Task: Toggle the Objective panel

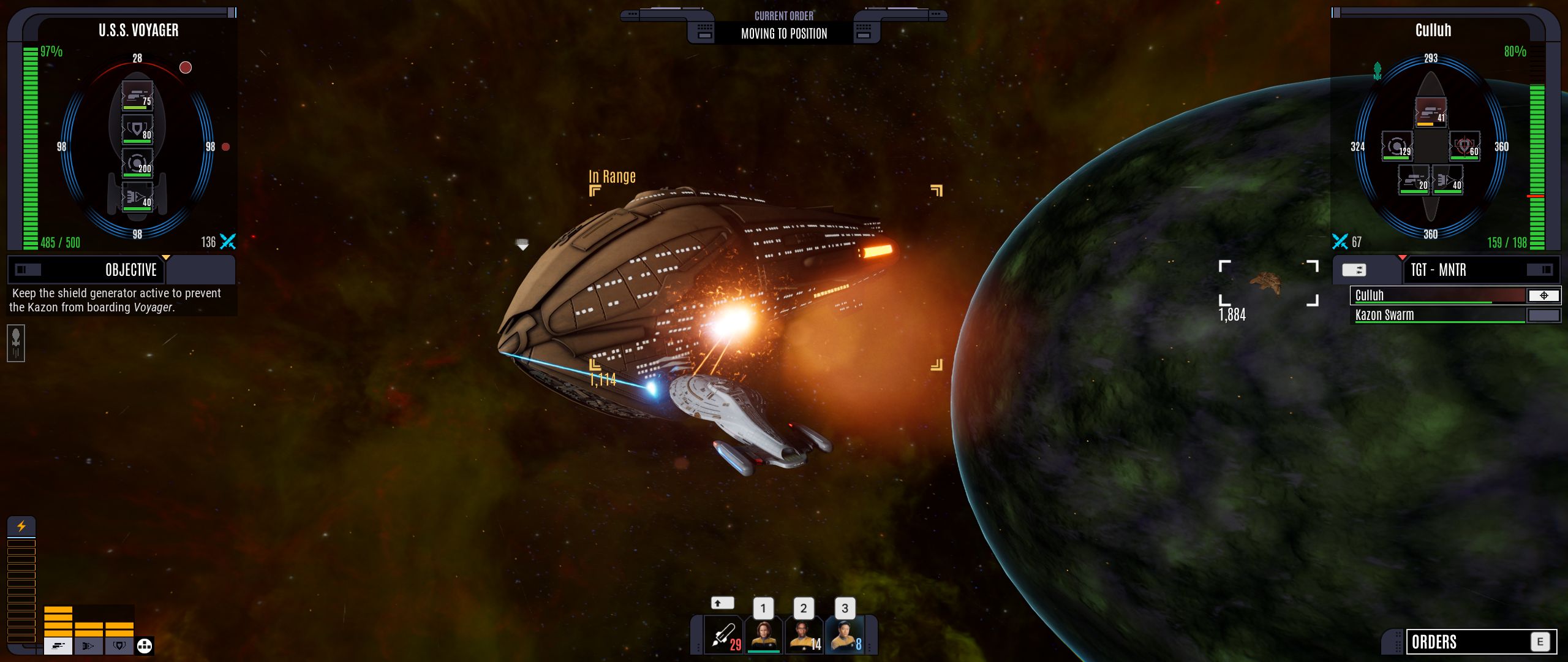Action: 28,270
